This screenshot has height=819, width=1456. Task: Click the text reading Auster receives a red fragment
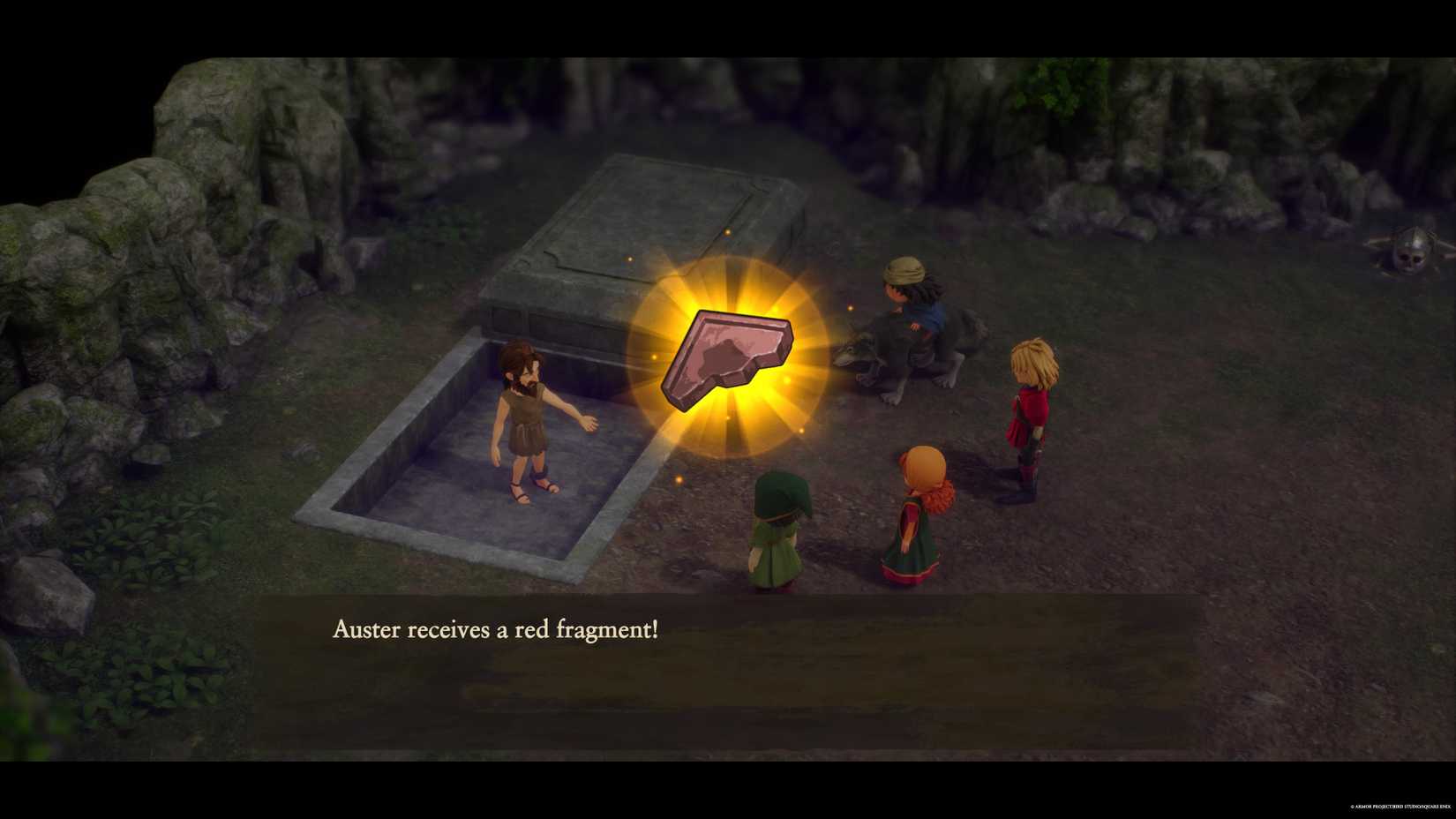(497, 630)
